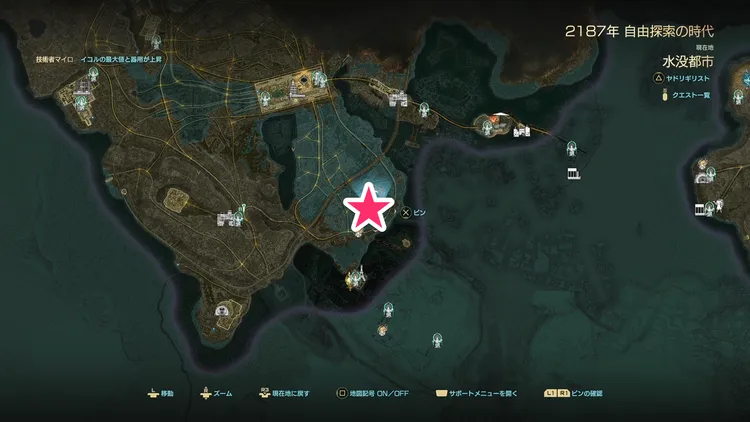
Task: Select the pink star pin on the map
Action: click(x=367, y=207)
